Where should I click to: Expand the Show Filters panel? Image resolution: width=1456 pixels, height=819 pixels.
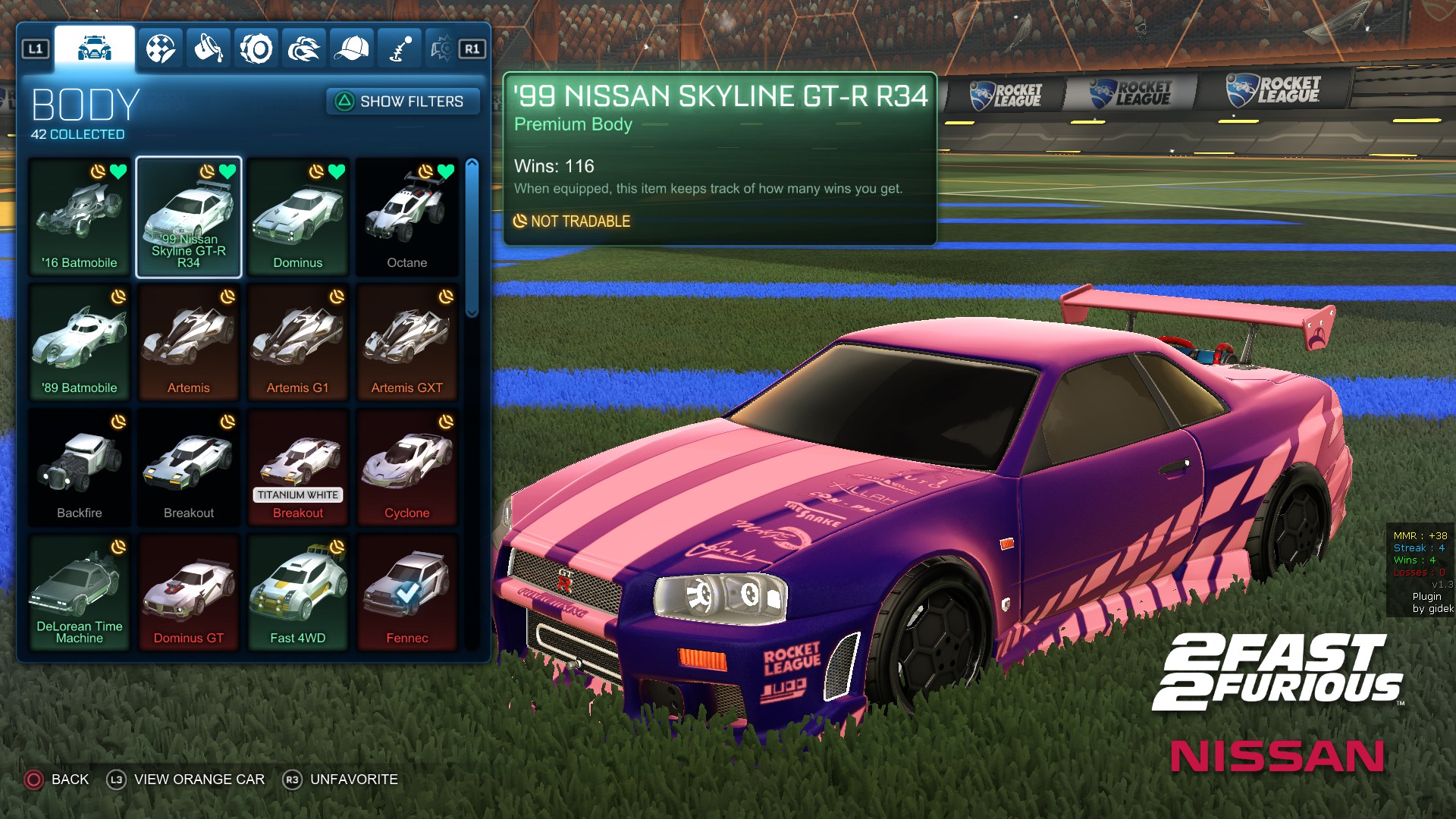[x=402, y=102]
